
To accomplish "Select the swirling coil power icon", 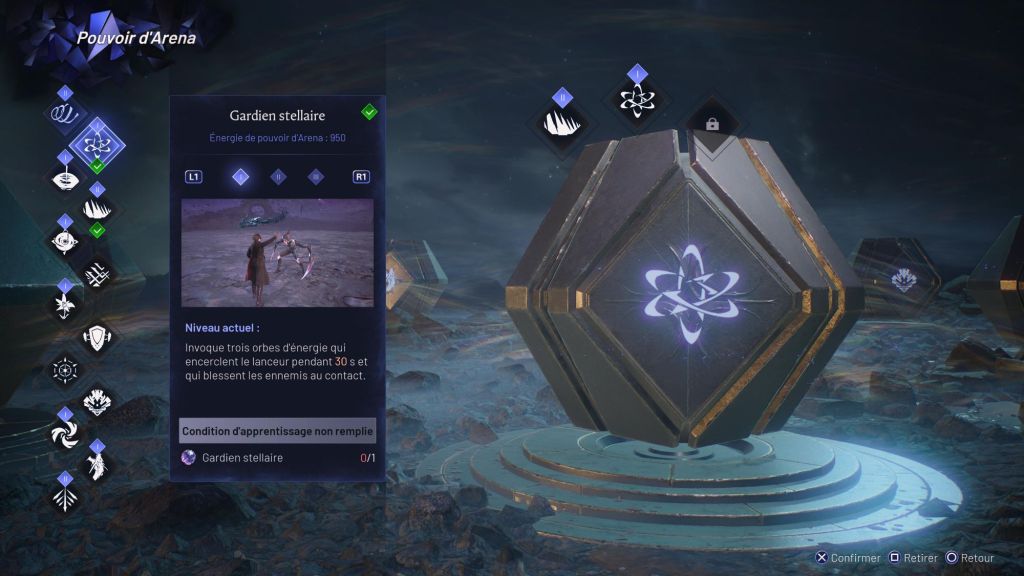I will tap(65, 112).
